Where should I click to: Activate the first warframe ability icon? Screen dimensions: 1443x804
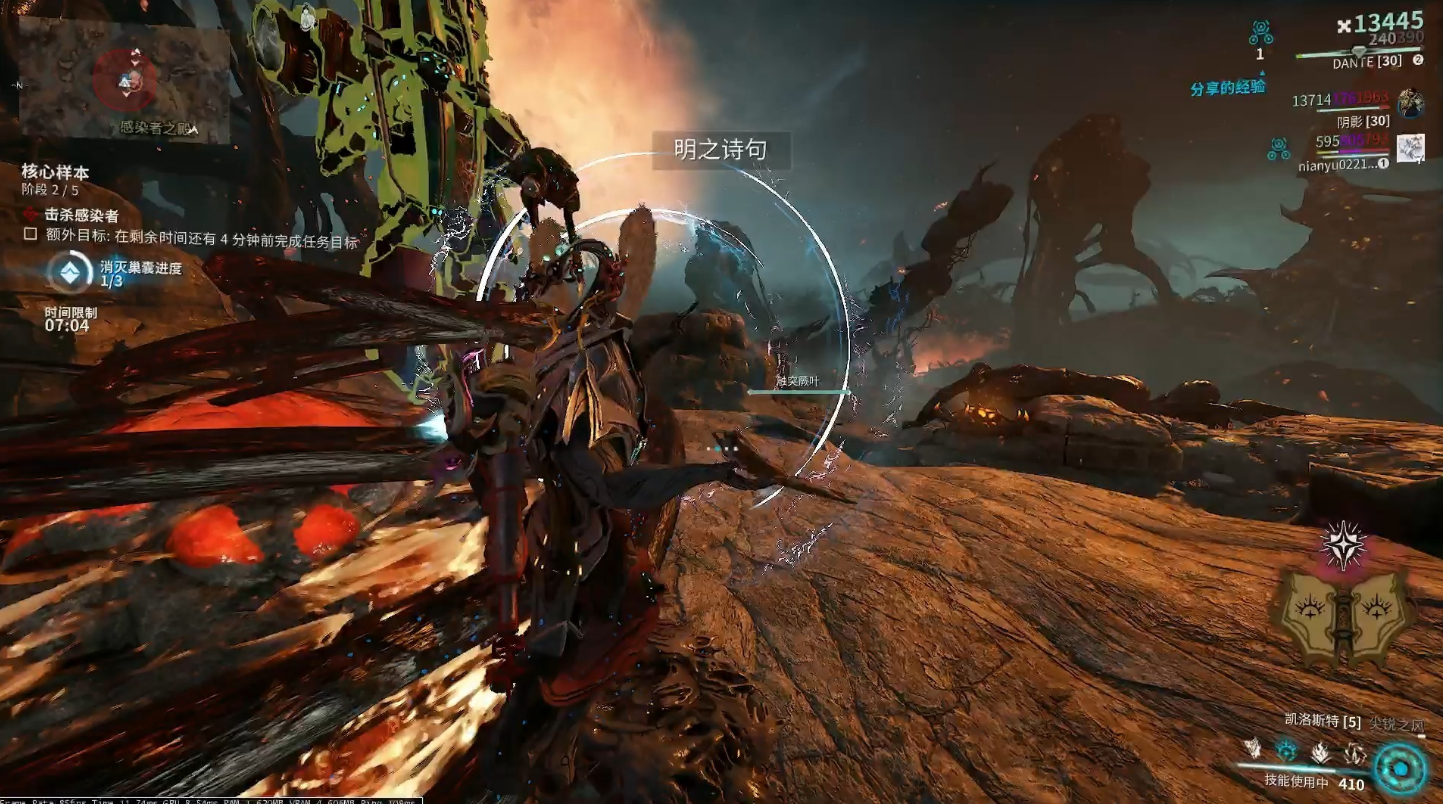pos(1252,748)
